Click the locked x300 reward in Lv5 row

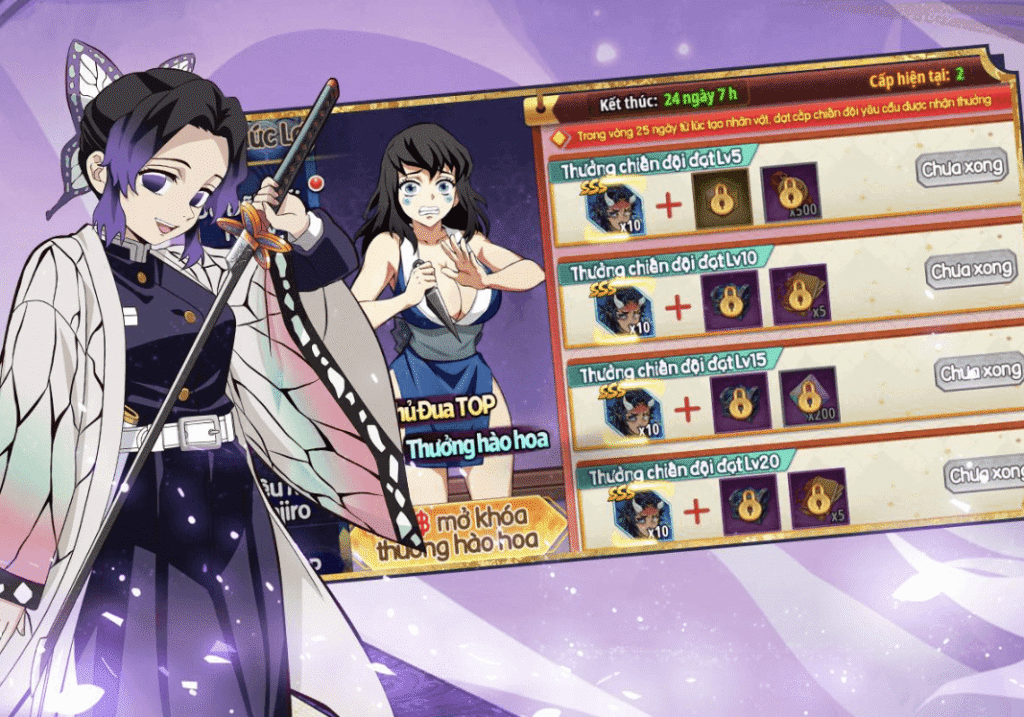click(791, 192)
